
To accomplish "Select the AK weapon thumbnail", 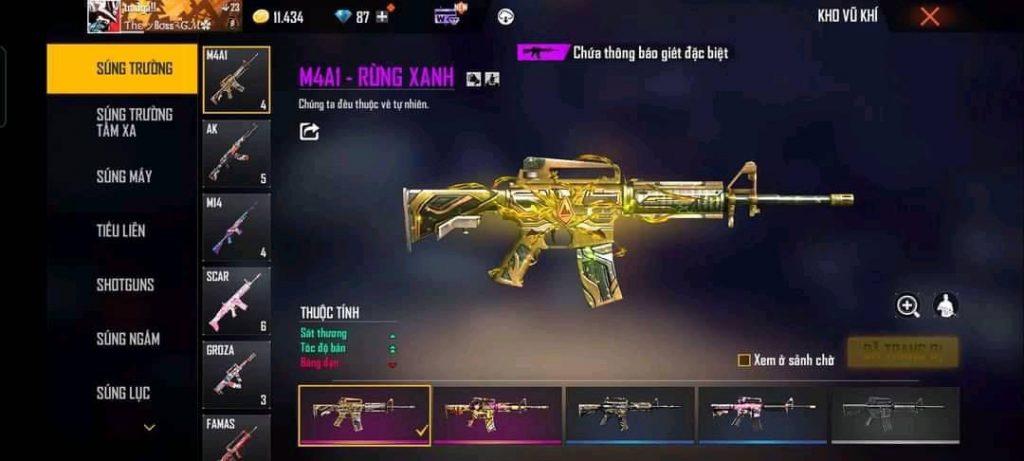I will tap(236, 154).
